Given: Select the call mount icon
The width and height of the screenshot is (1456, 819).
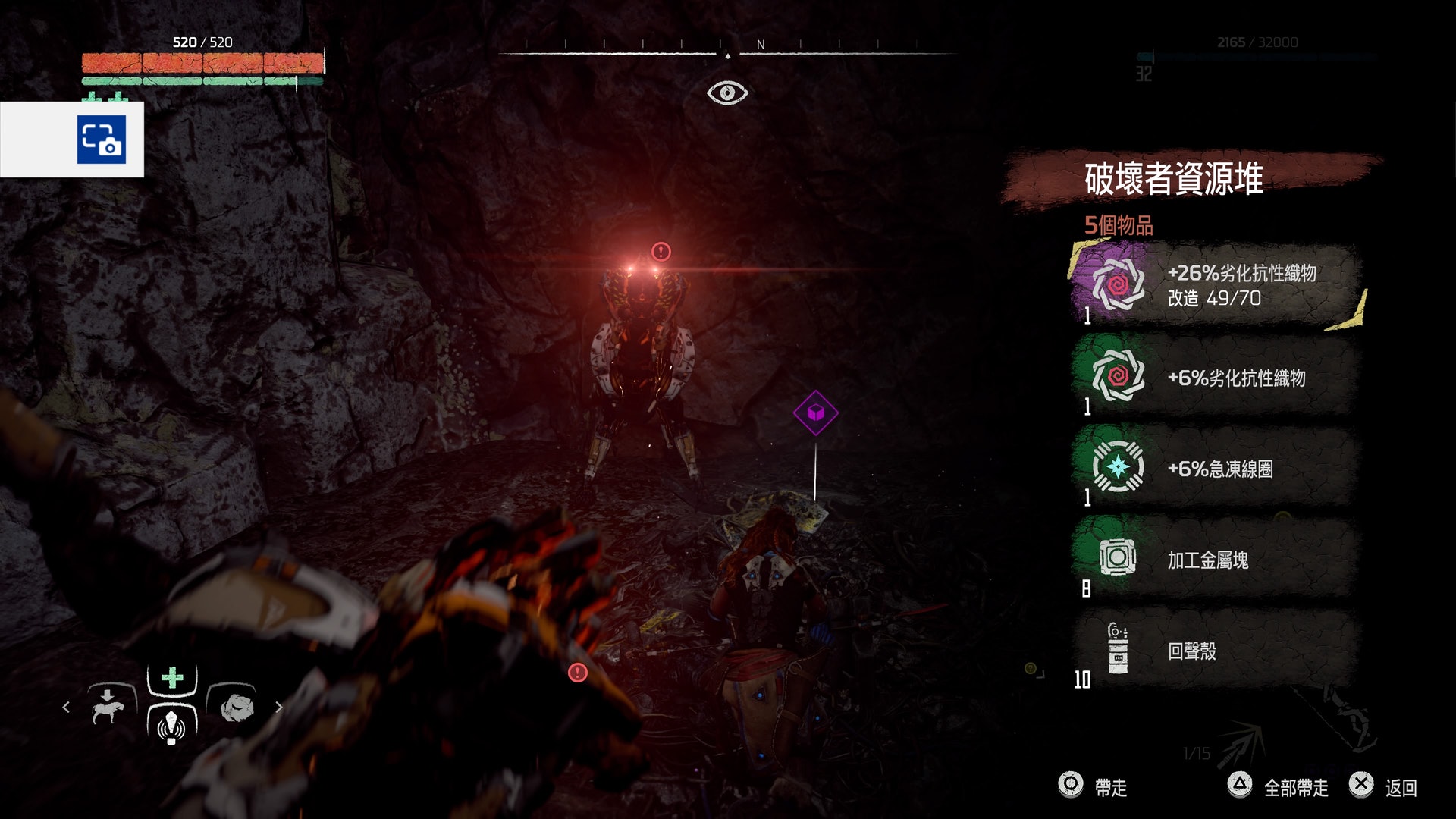Looking at the screenshot, I should (x=108, y=707).
